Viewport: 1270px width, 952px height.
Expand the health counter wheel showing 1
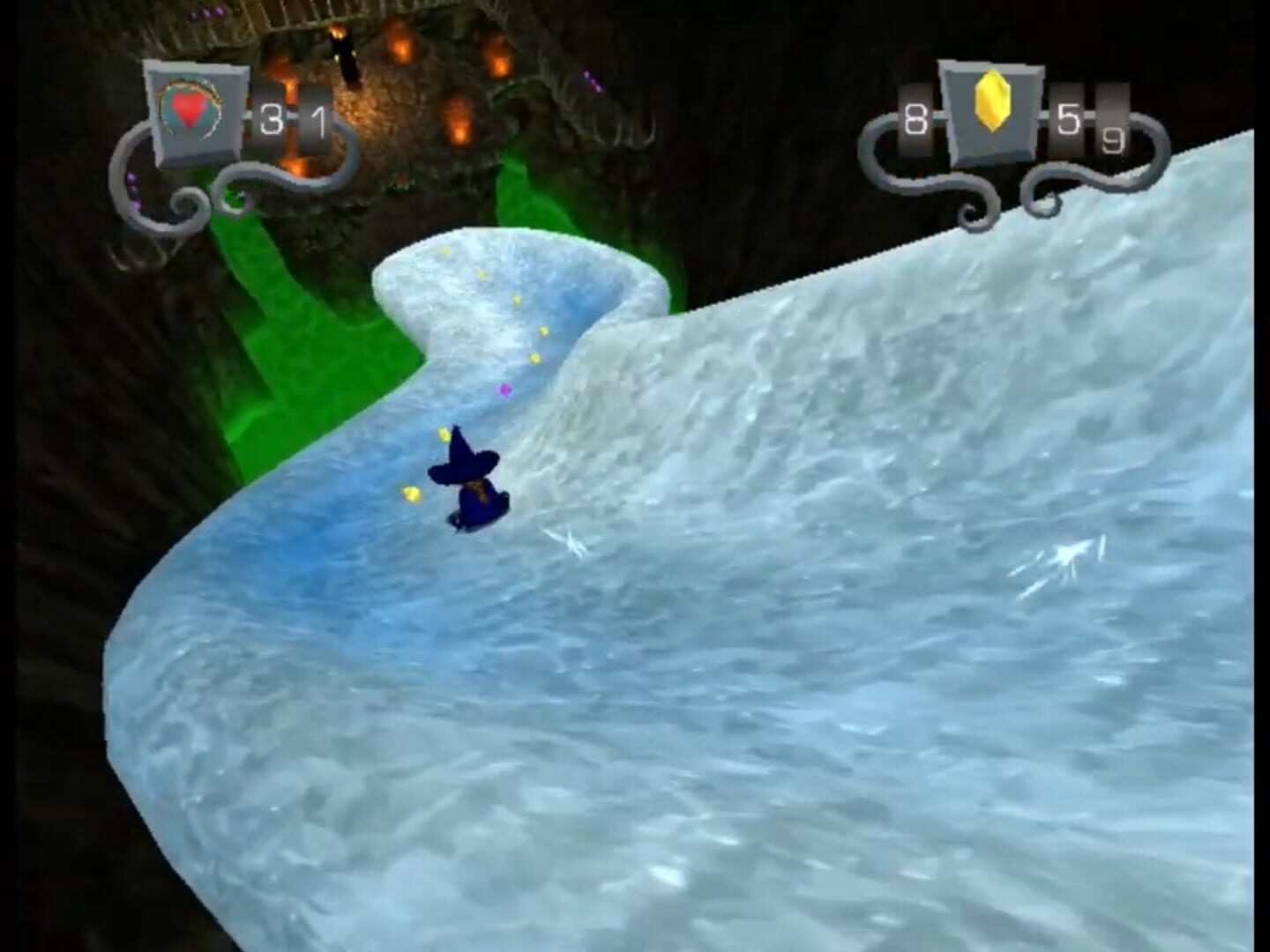click(319, 123)
